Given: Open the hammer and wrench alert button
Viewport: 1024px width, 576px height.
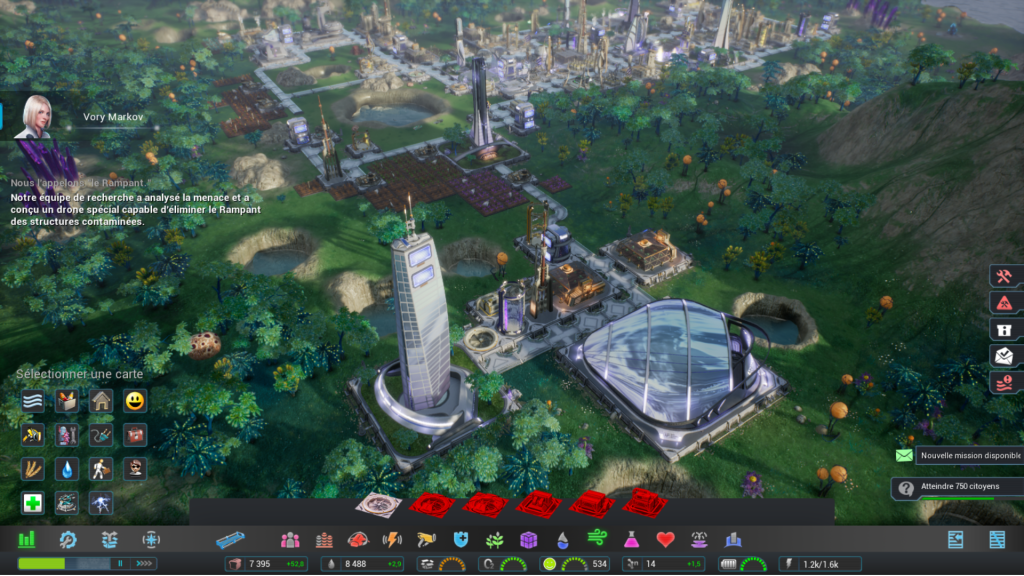Looking at the screenshot, I should [1003, 276].
